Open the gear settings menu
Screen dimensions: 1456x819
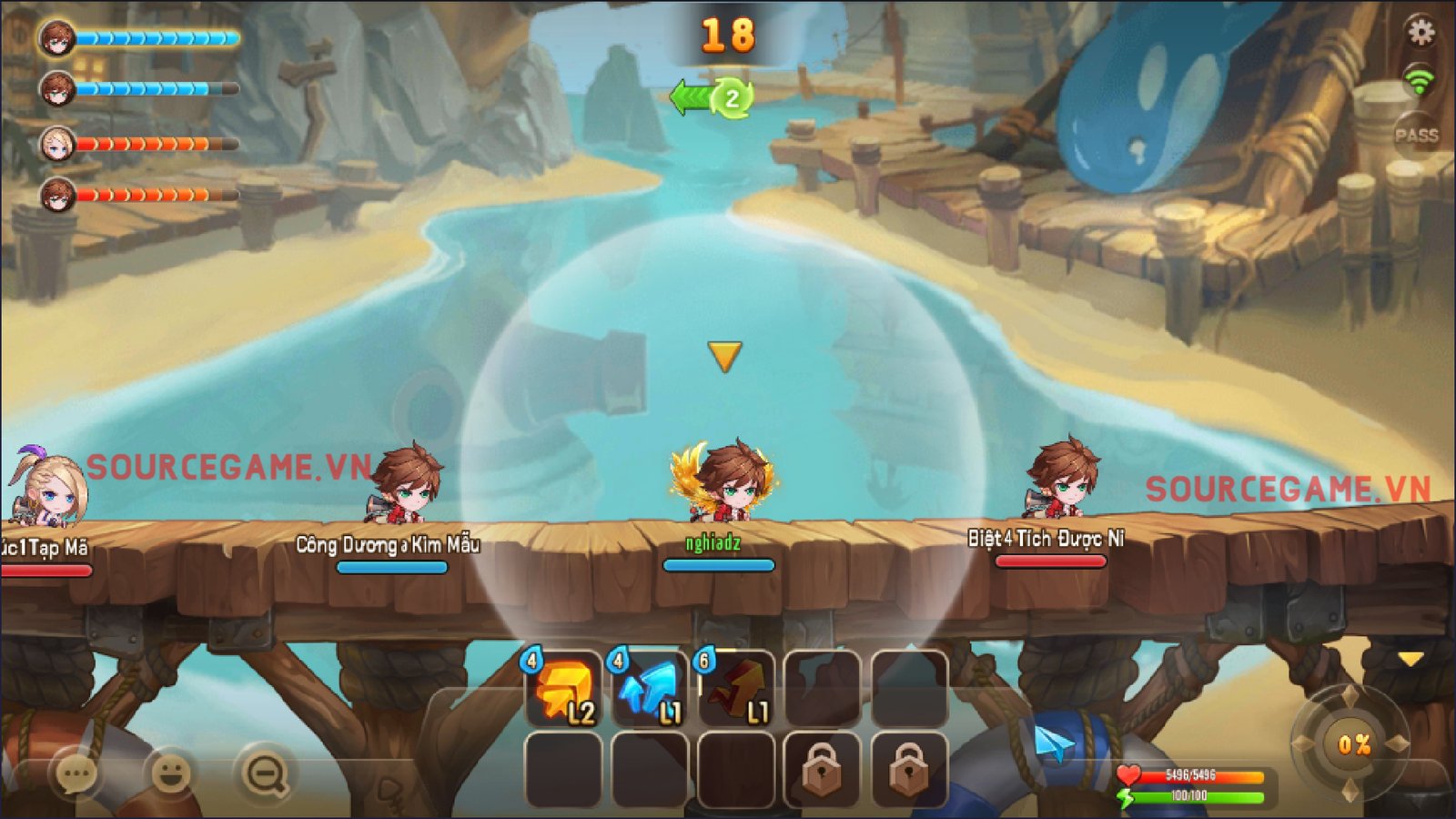(x=1421, y=33)
